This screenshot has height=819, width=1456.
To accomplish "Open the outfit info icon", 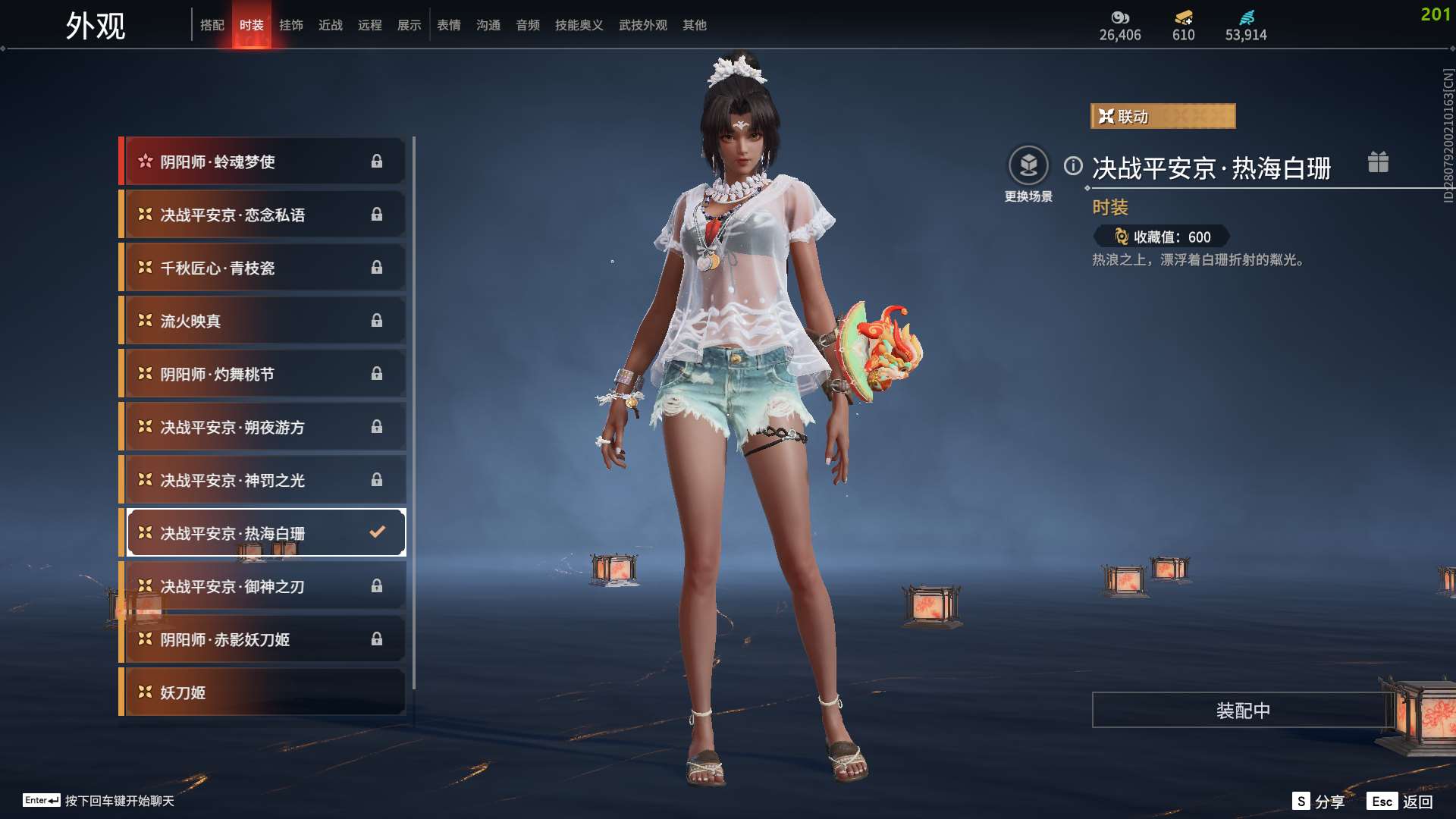I will [1073, 166].
